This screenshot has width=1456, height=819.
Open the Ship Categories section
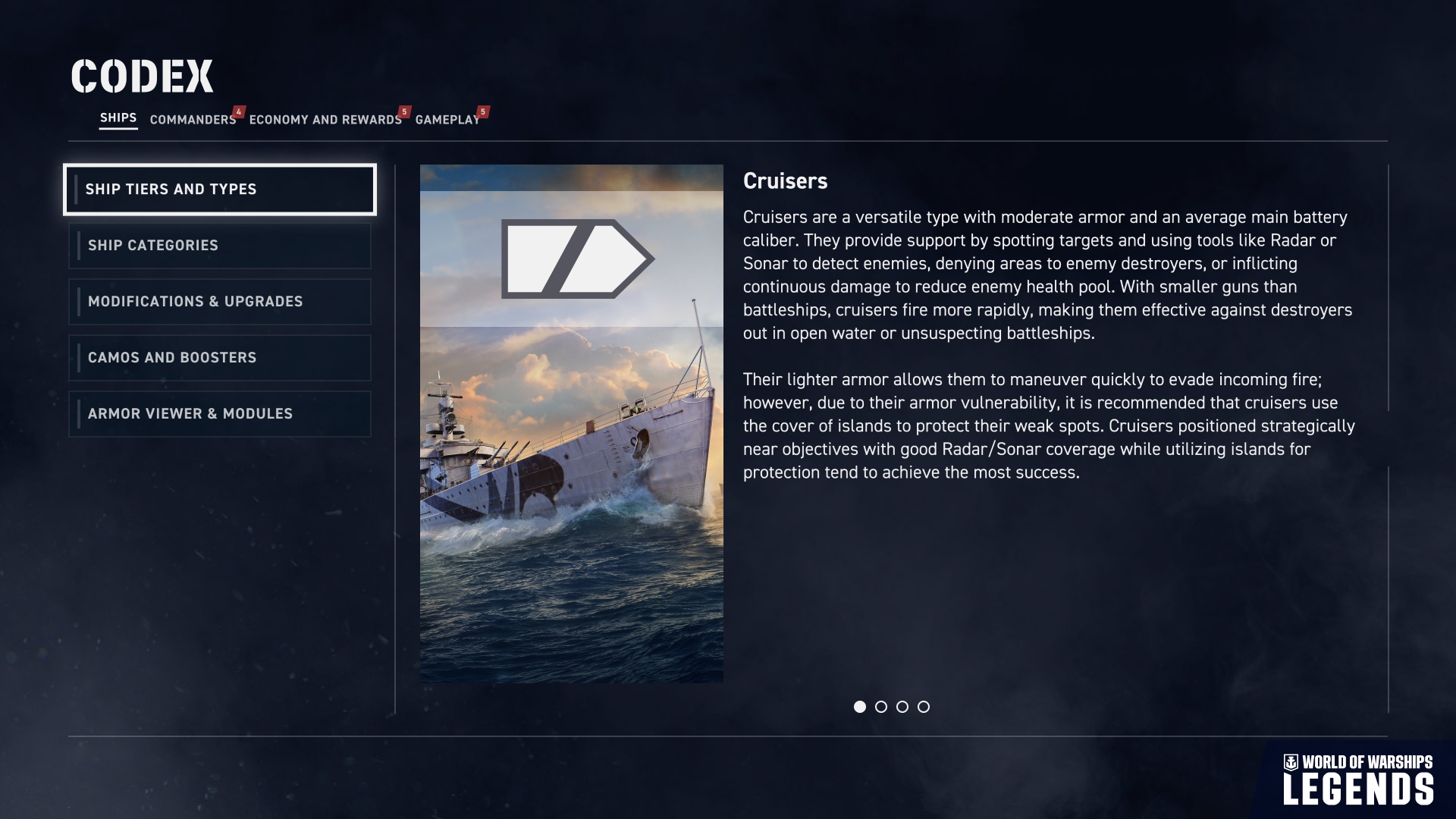pyautogui.click(x=220, y=246)
